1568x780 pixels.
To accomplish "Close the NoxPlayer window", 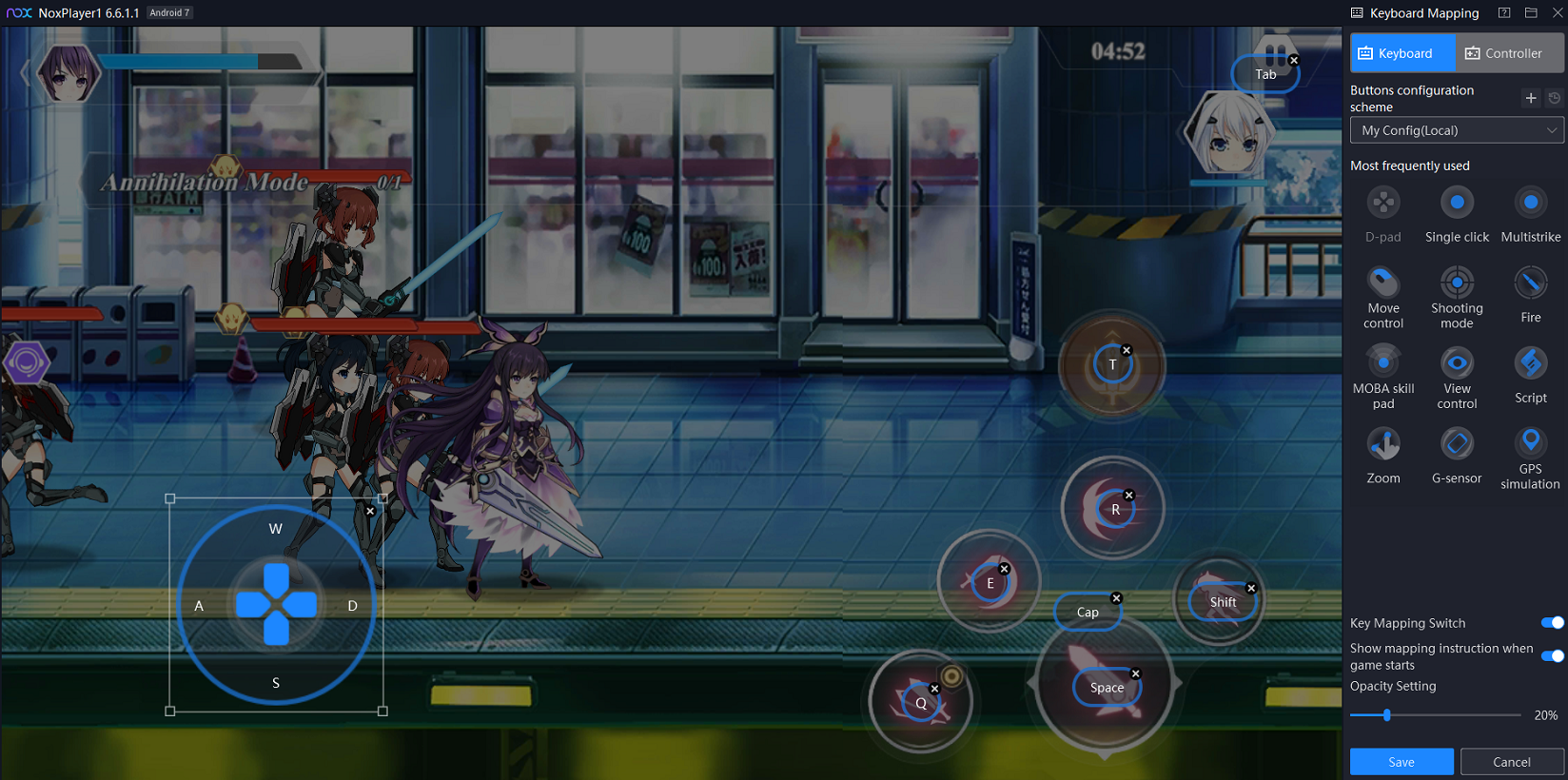I will (1558, 12).
